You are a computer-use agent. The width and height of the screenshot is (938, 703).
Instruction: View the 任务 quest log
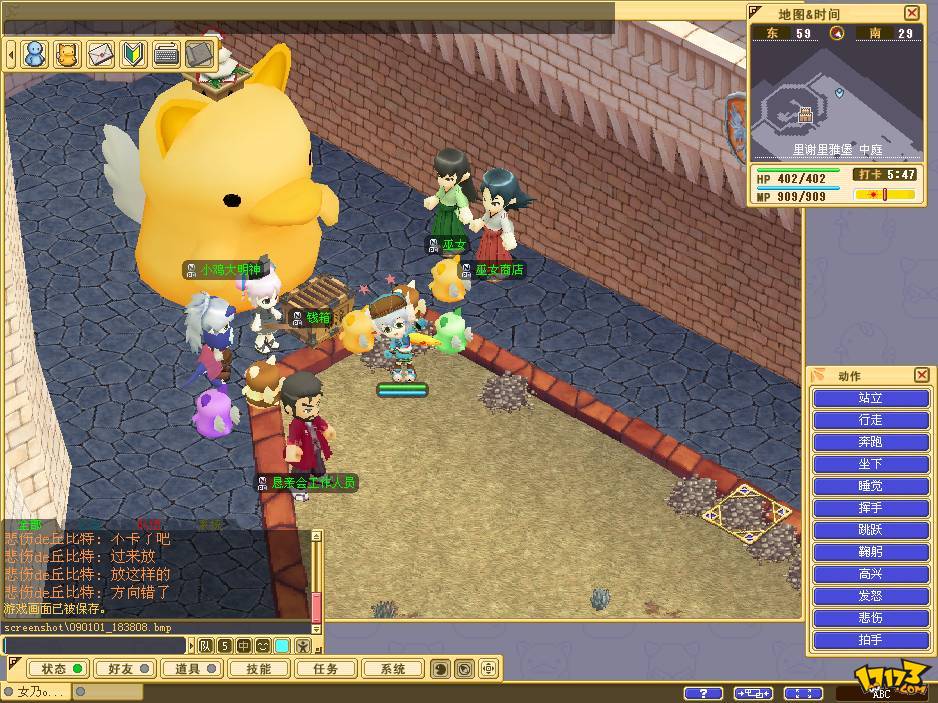click(x=326, y=669)
